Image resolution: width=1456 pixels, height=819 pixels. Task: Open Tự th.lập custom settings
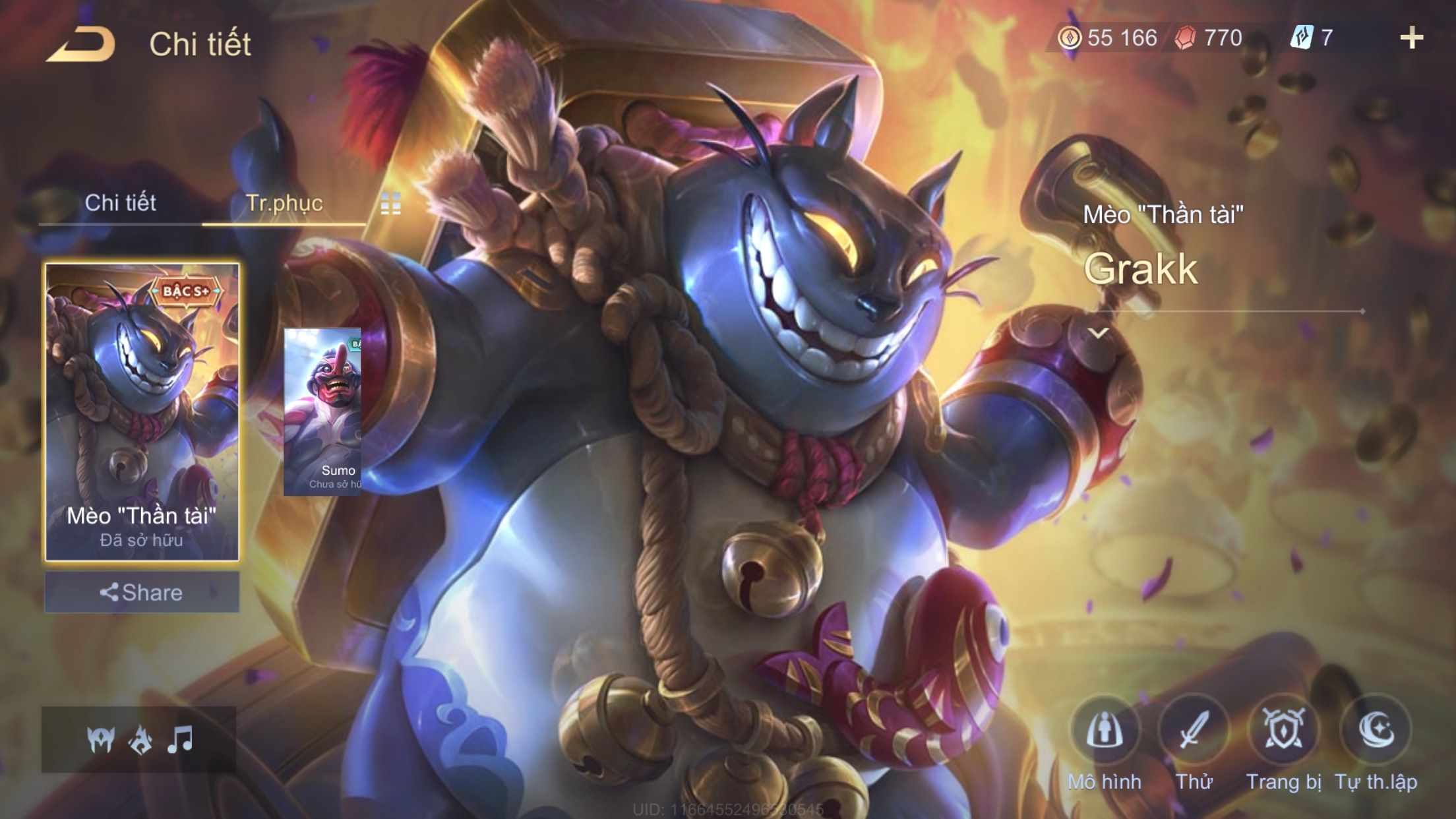pos(1376,731)
